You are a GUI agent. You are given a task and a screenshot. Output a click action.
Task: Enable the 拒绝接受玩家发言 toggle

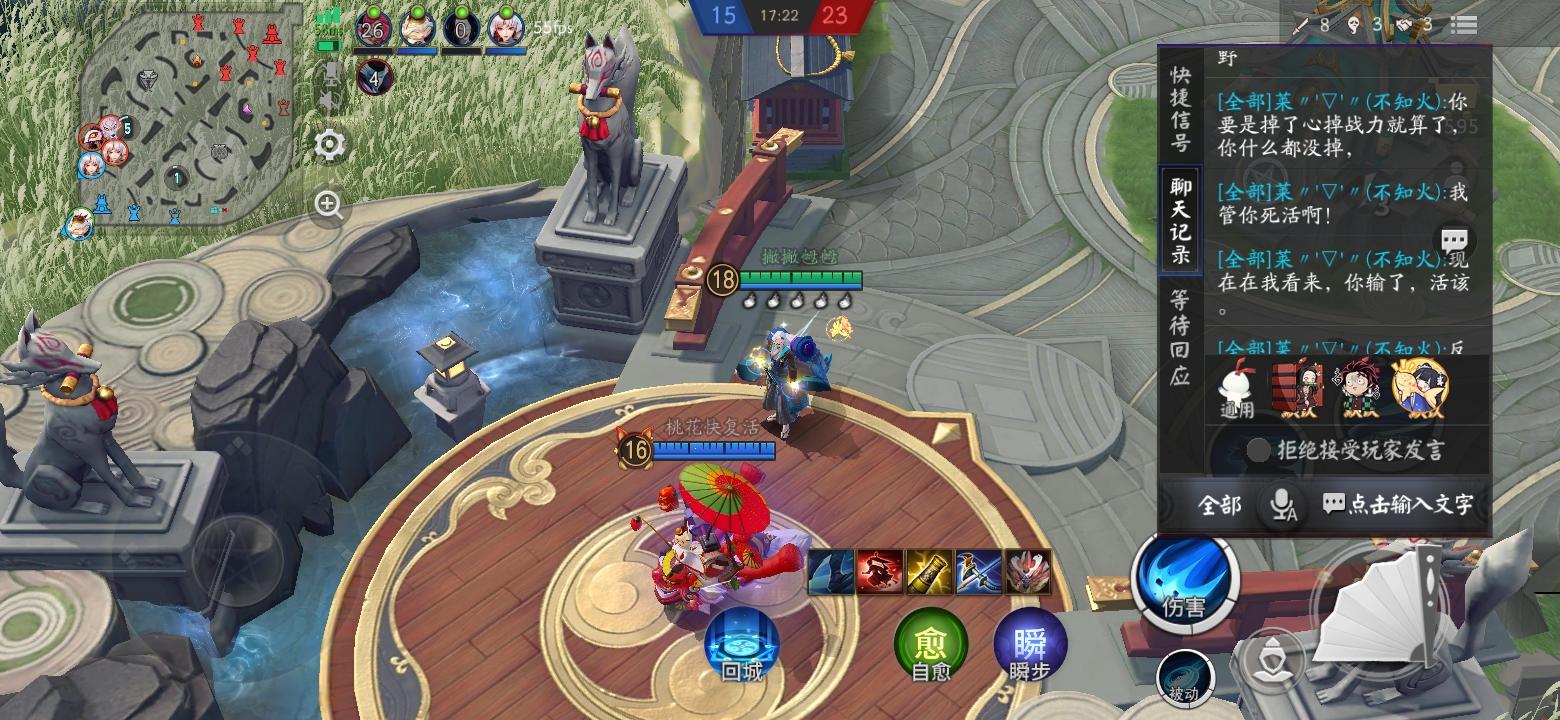pos(1258,452)
